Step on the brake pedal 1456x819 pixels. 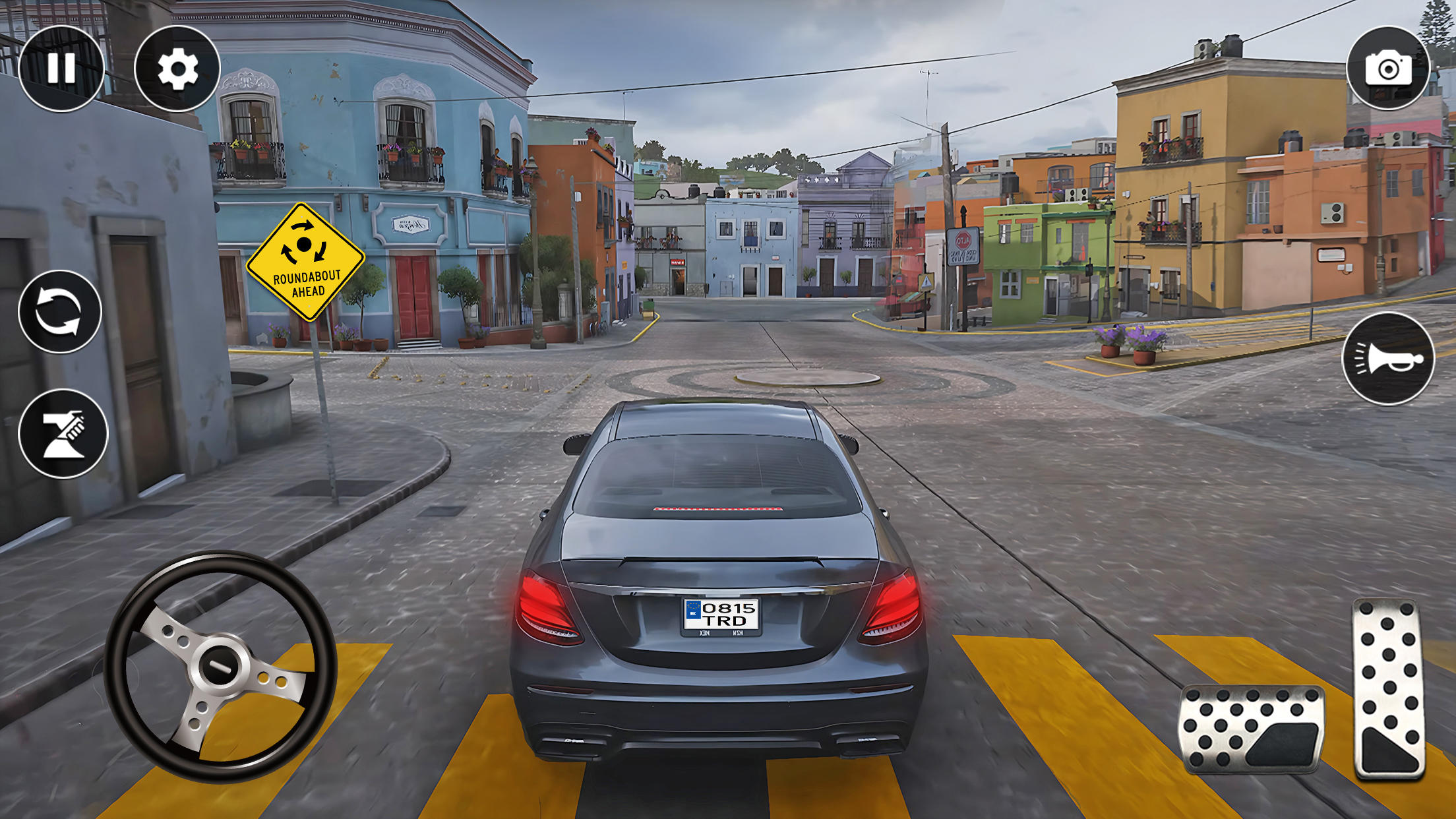[x=1251, y=729]
